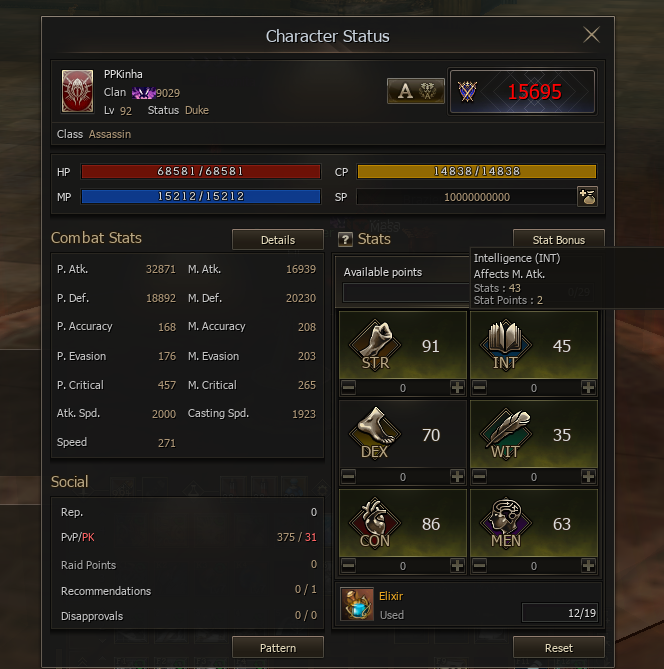This screenshot has height=669, width=664.
Task: Add a point to MEN
Action: tap(588, 566)
